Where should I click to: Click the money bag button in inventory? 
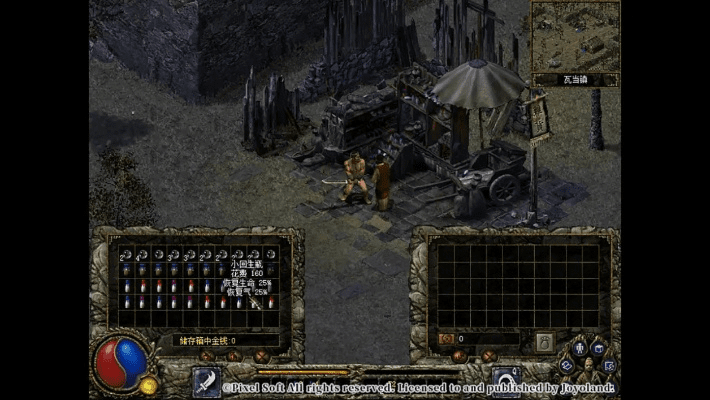pyautogui.click(x=544, y=341)
